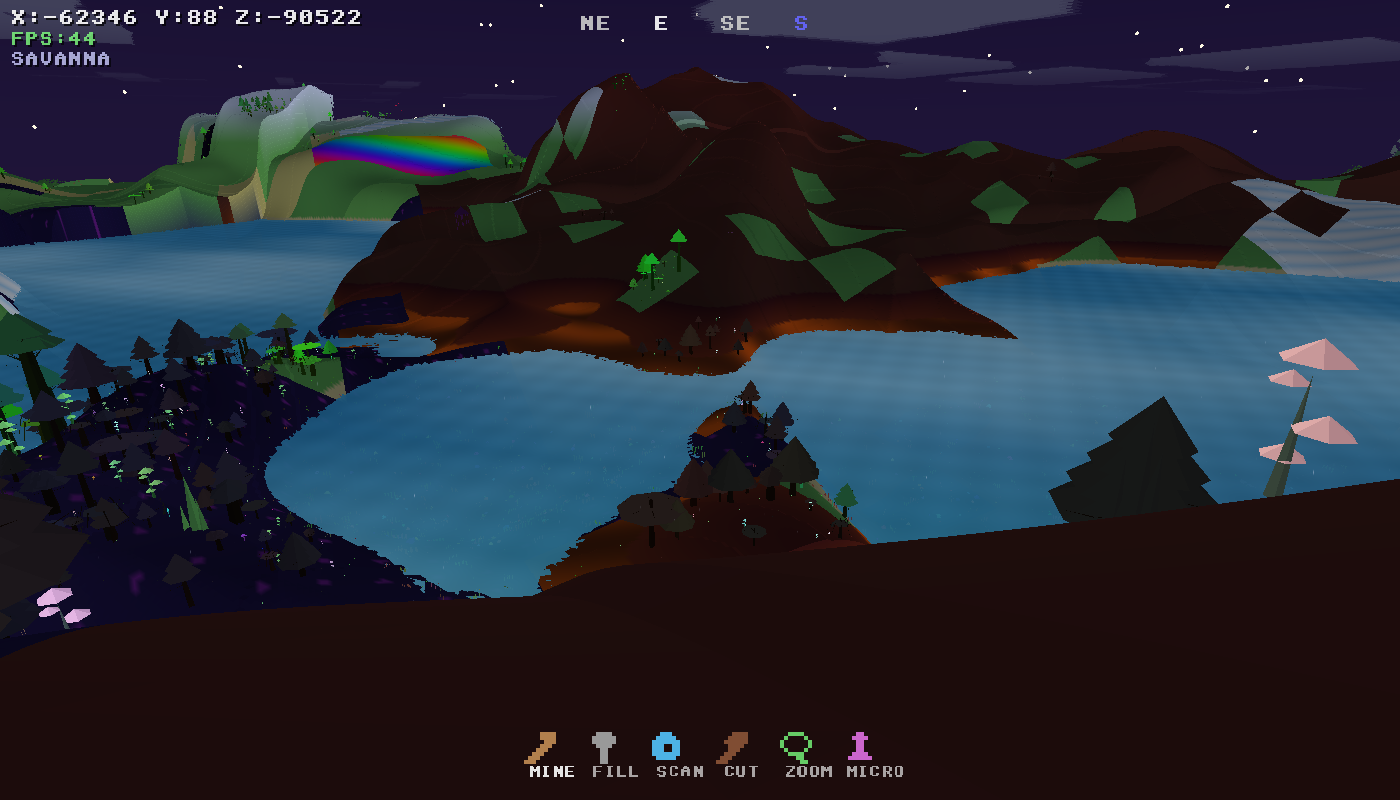
Task: Click the hammer icon above FILL
Action: click(605, 745)
